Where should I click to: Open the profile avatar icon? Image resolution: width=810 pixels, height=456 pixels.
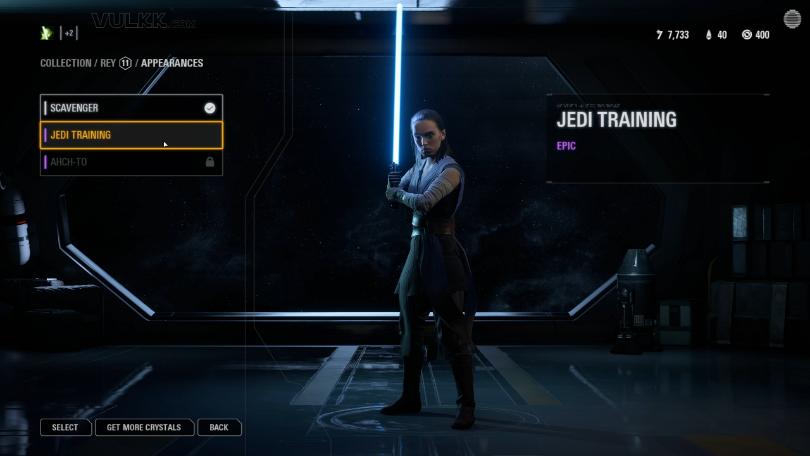point(792,20)
